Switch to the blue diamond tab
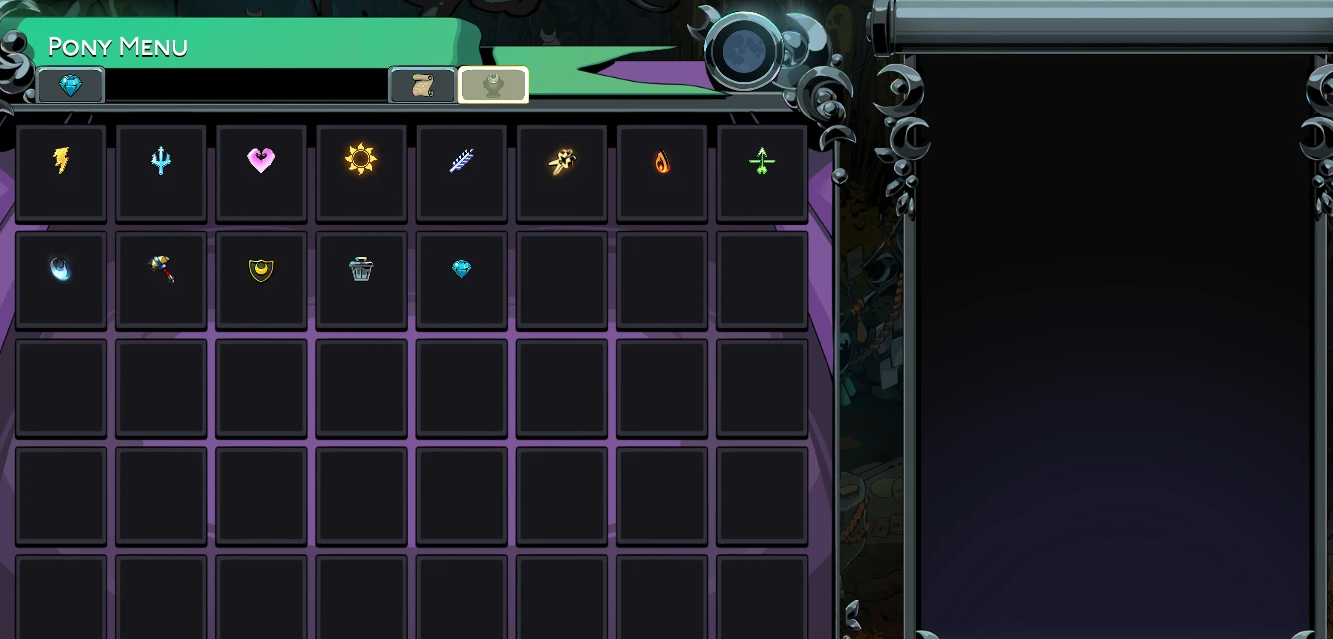 tap(70, 86)
